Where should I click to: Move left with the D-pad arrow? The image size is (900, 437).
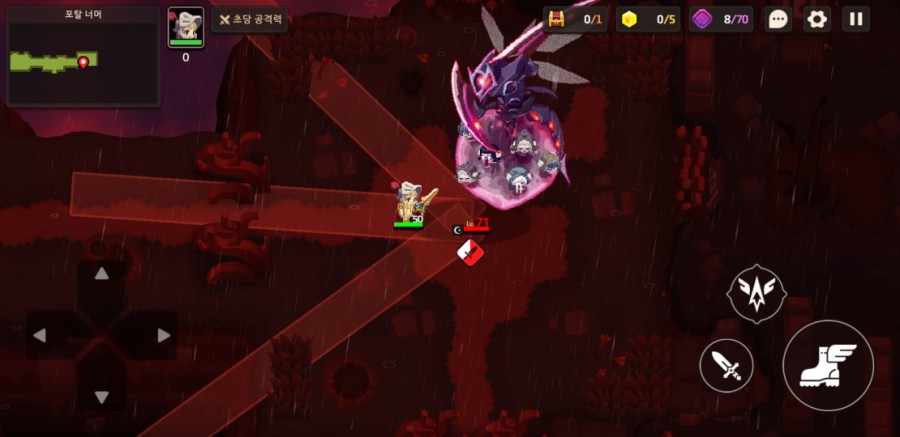40,336
